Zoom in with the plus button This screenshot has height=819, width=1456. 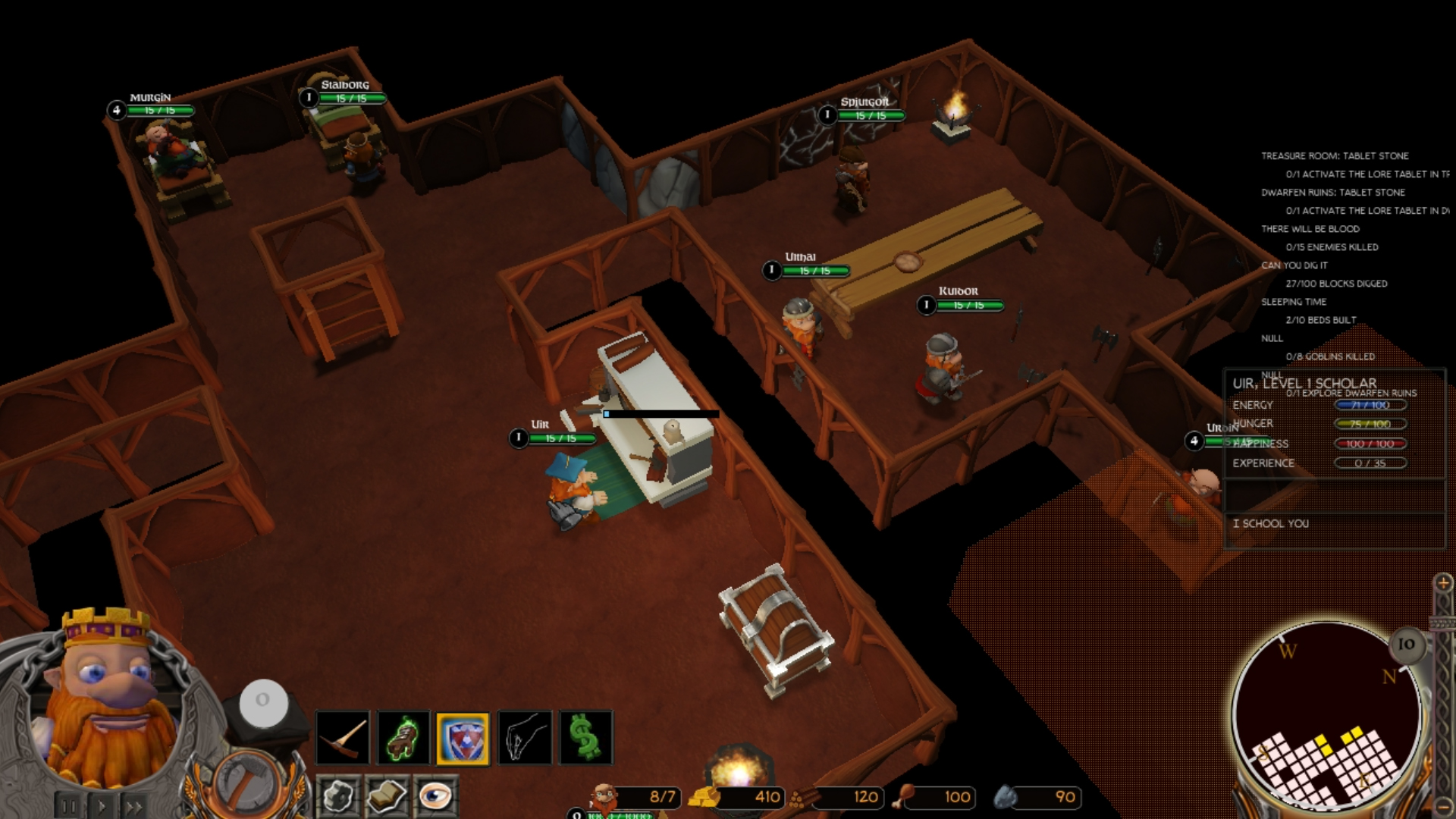[1442, 582]
